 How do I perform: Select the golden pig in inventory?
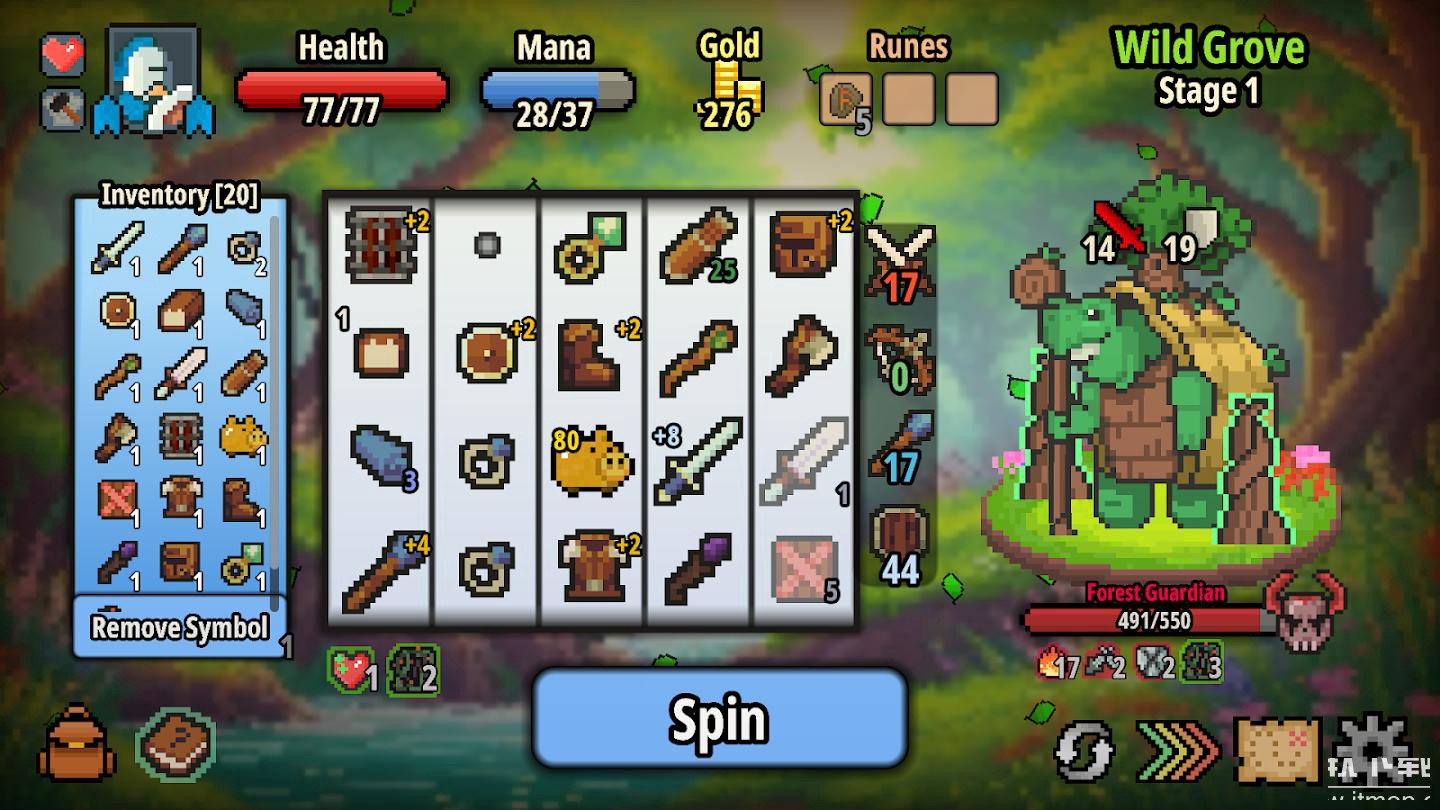(243, 437)
